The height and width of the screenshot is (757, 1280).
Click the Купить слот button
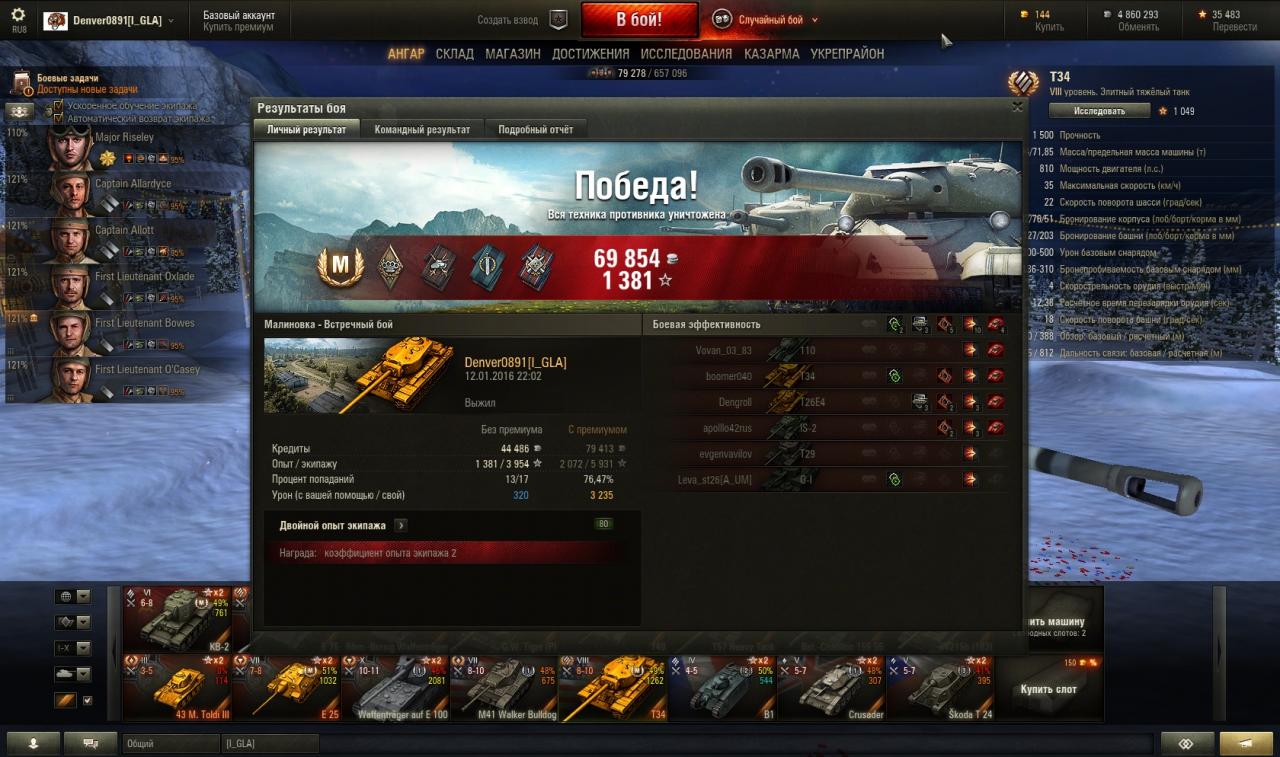coord(1048,689)
